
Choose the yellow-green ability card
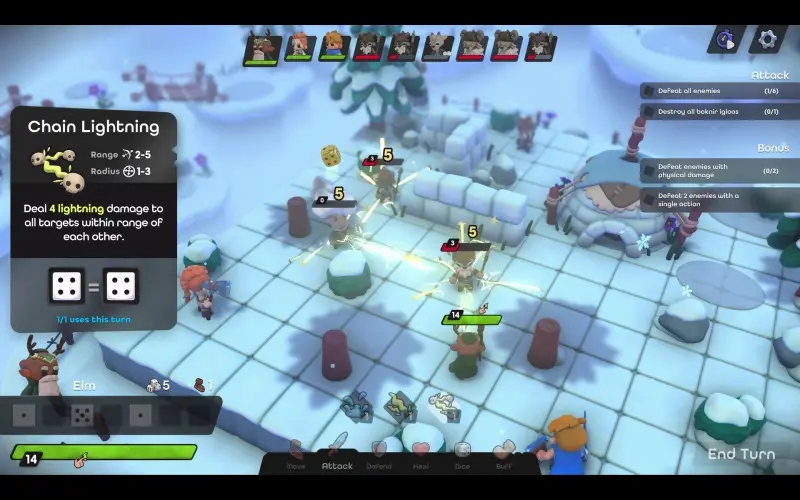click(x=400, y=406)
